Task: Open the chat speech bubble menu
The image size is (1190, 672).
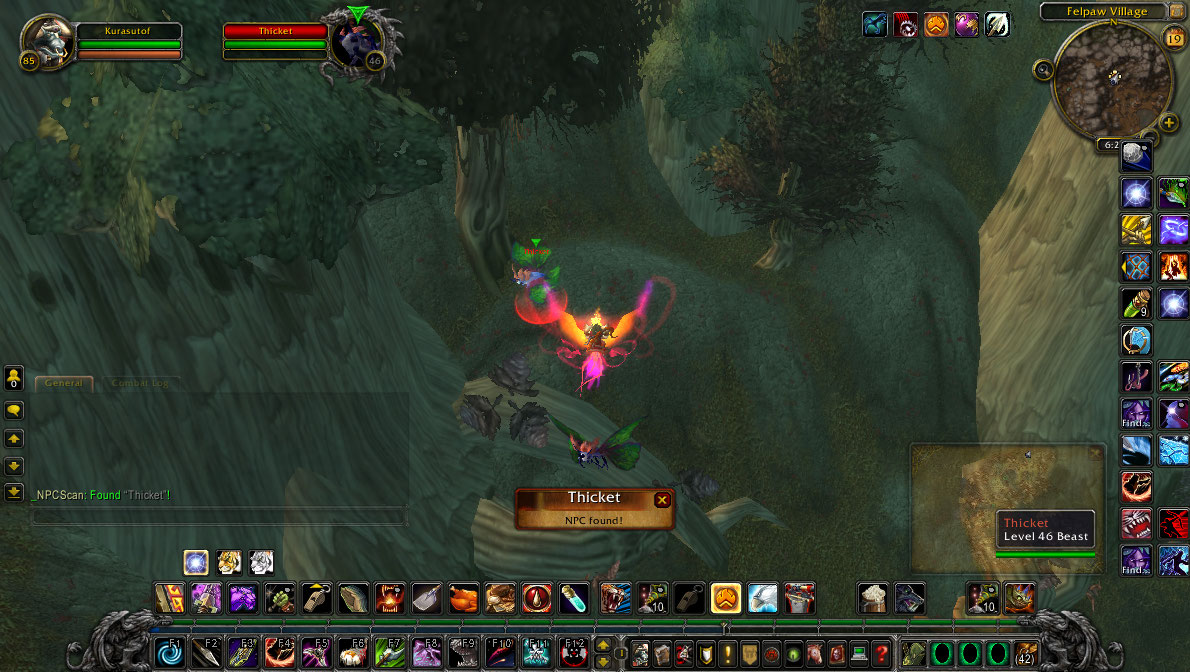Action: click(14, 410)
